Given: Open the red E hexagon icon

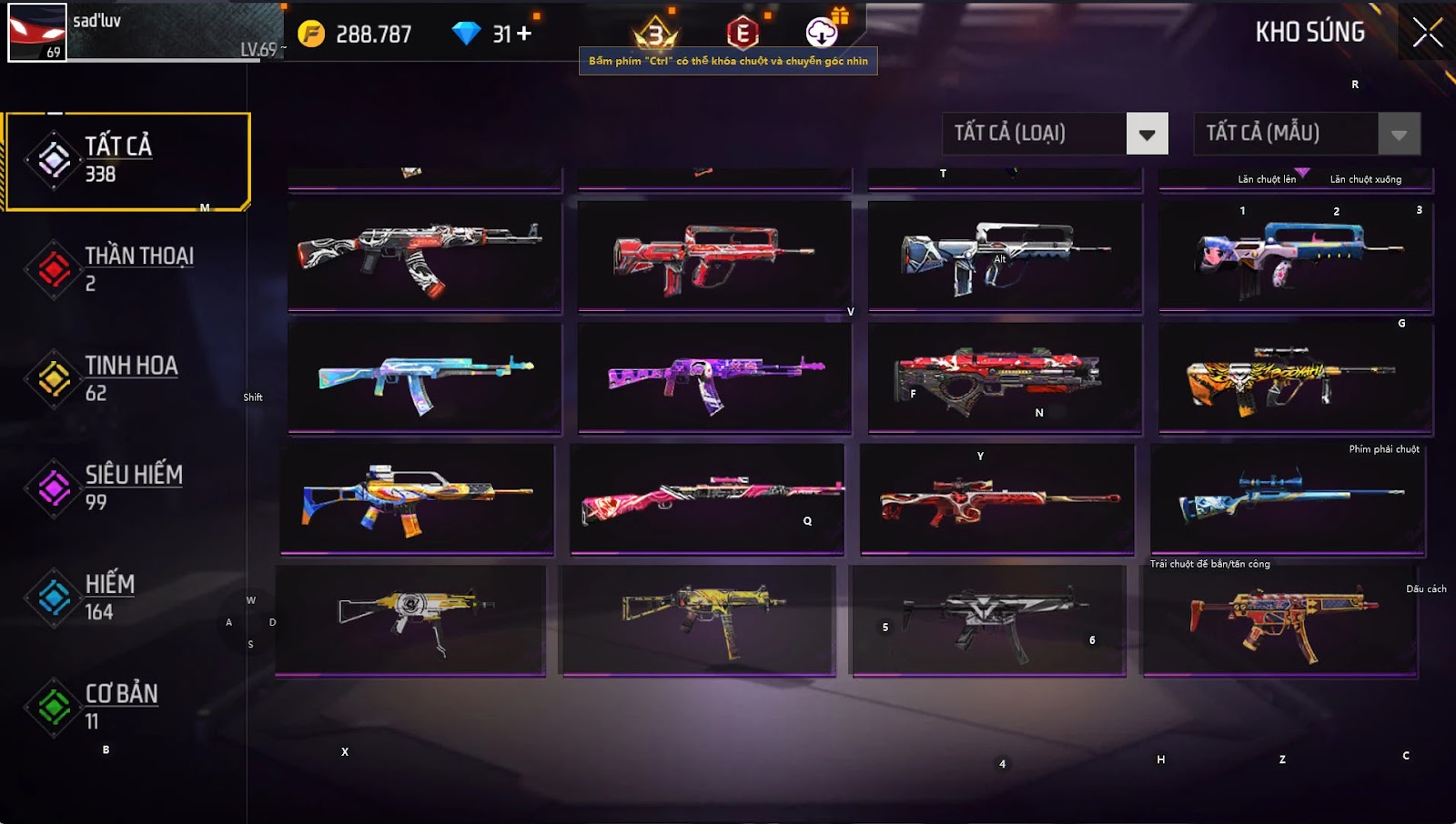Looking at the screenshot, I should tap(743, 34).
